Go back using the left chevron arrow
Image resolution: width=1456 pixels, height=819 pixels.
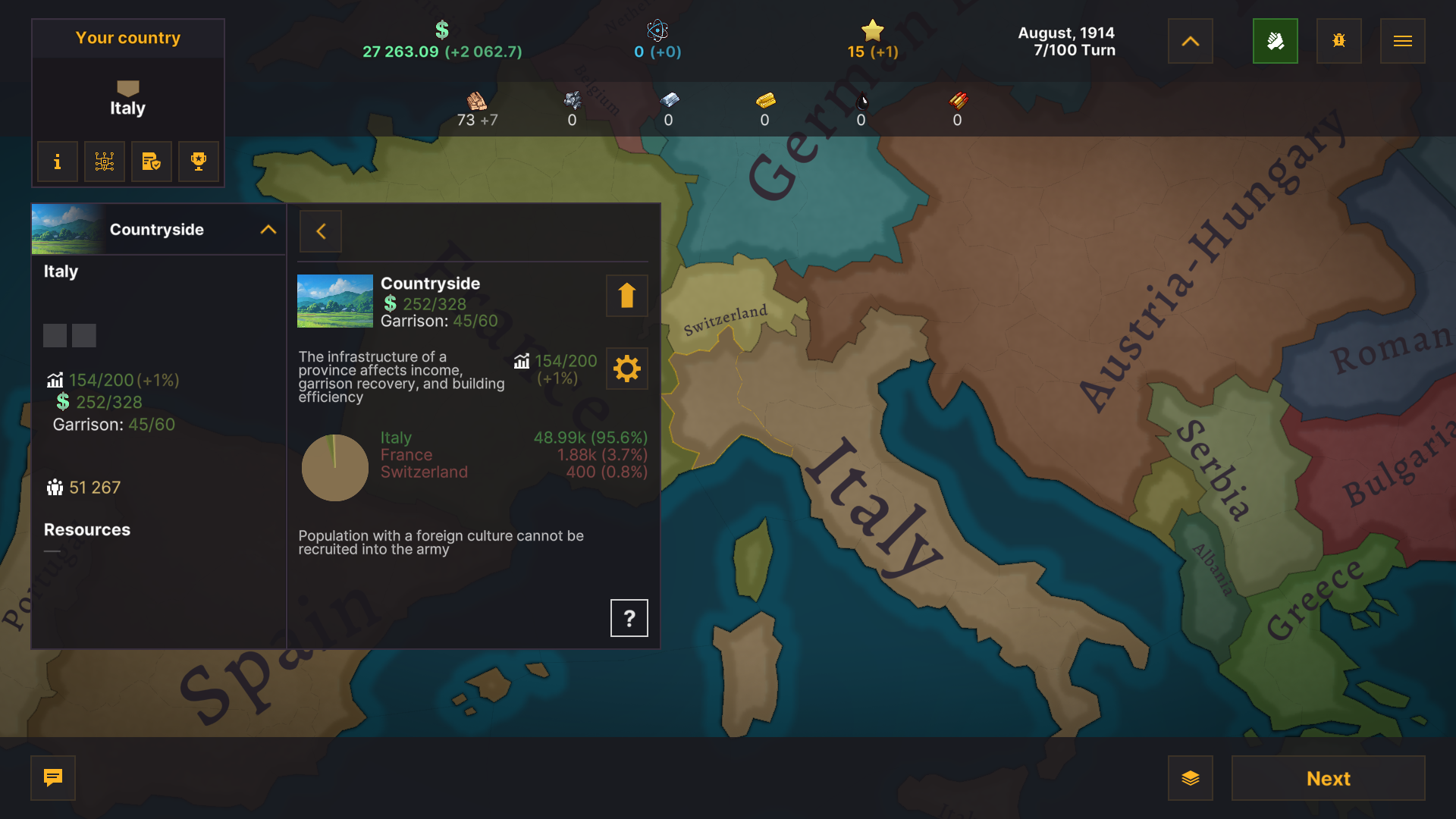[320, 231]
